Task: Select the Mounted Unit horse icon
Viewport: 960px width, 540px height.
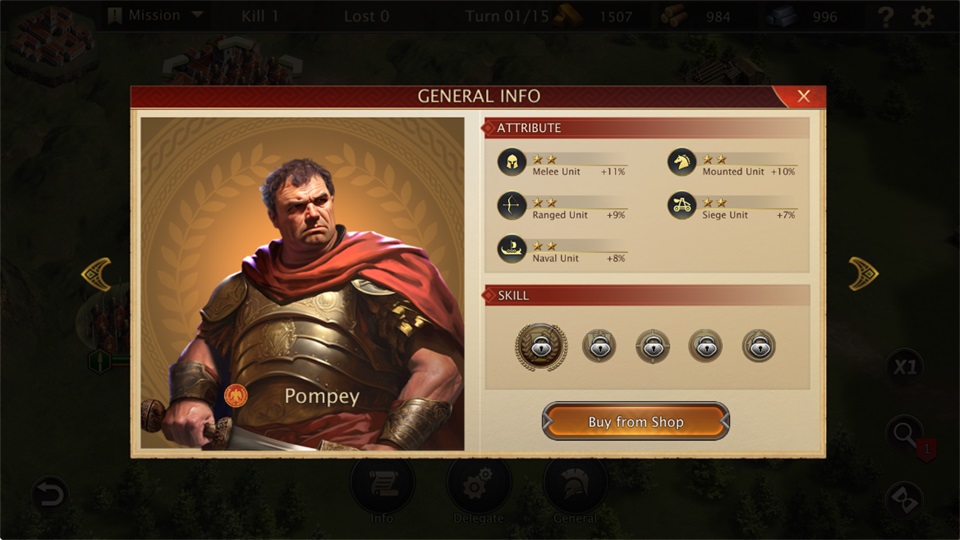Action: coord(682,163)
